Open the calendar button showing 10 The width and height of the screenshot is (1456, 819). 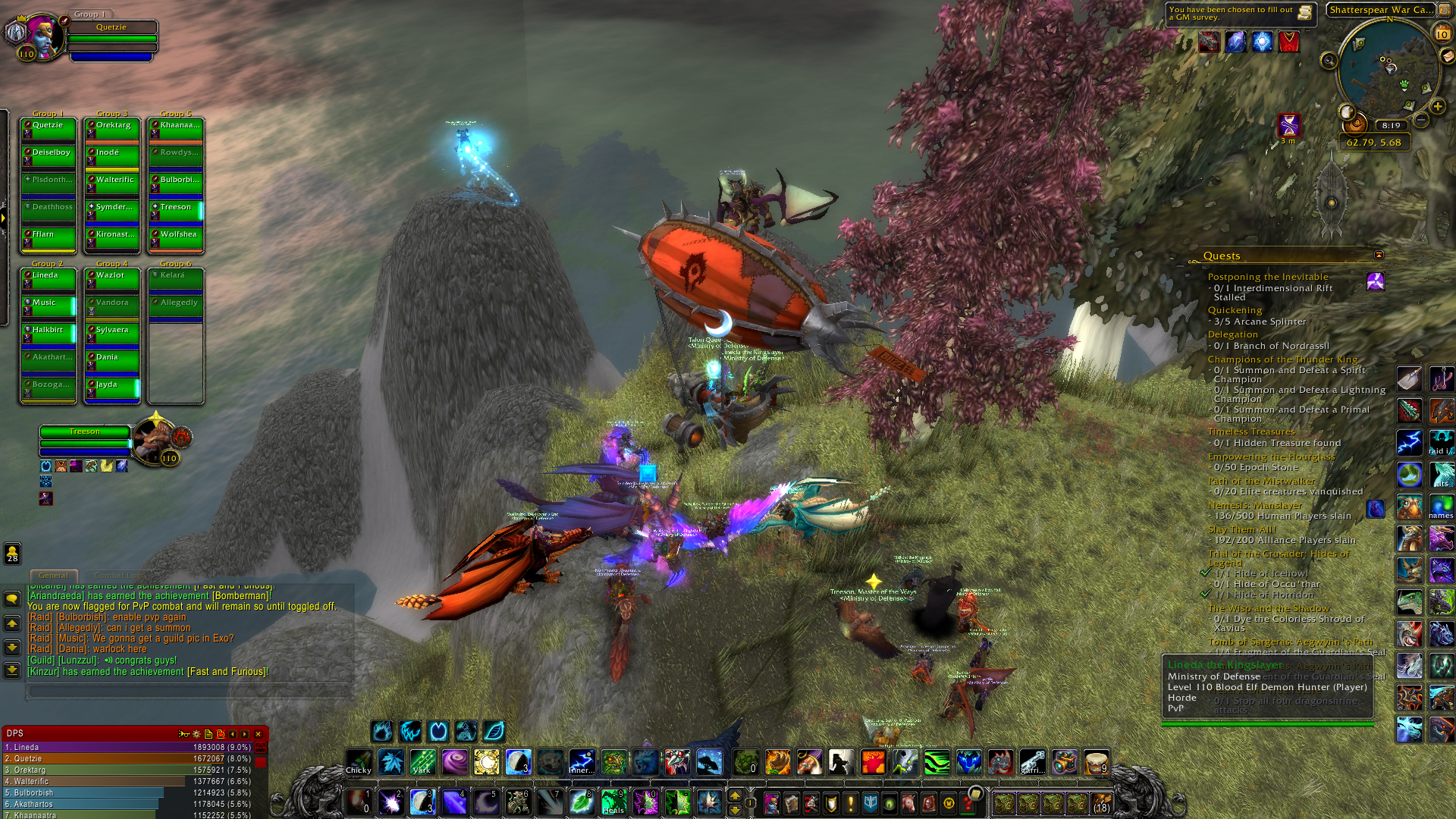tap(1442, 33)
